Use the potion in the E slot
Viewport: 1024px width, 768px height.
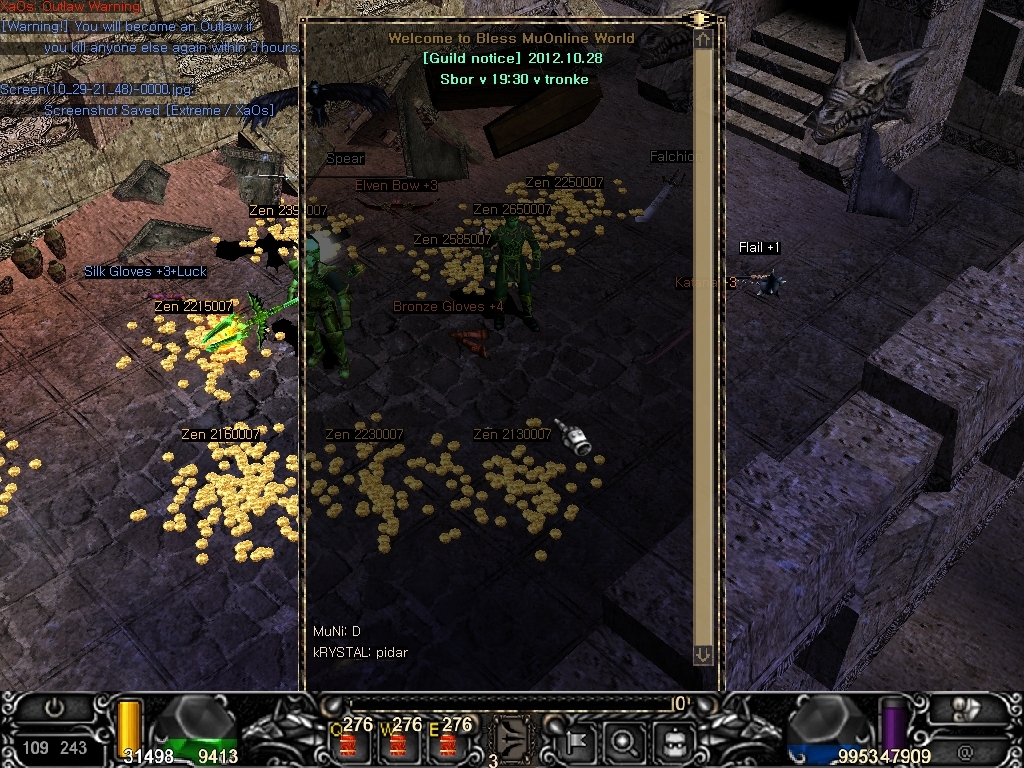click(448, 742)
